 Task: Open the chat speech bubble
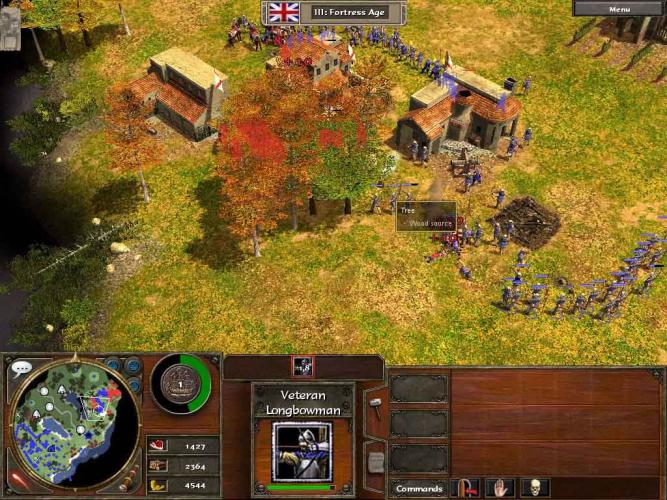tap(21, 368)
